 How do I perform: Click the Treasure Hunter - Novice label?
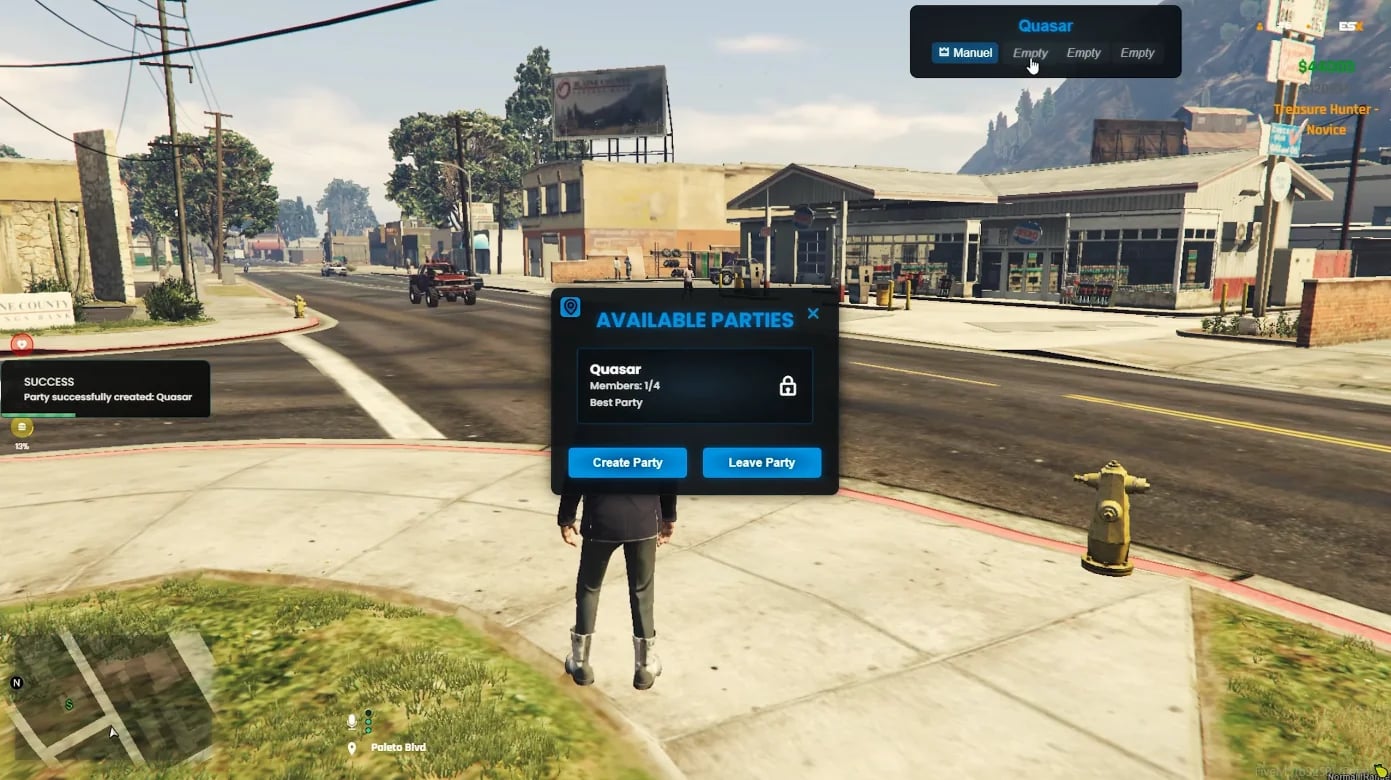click(x=1327, y=118)
